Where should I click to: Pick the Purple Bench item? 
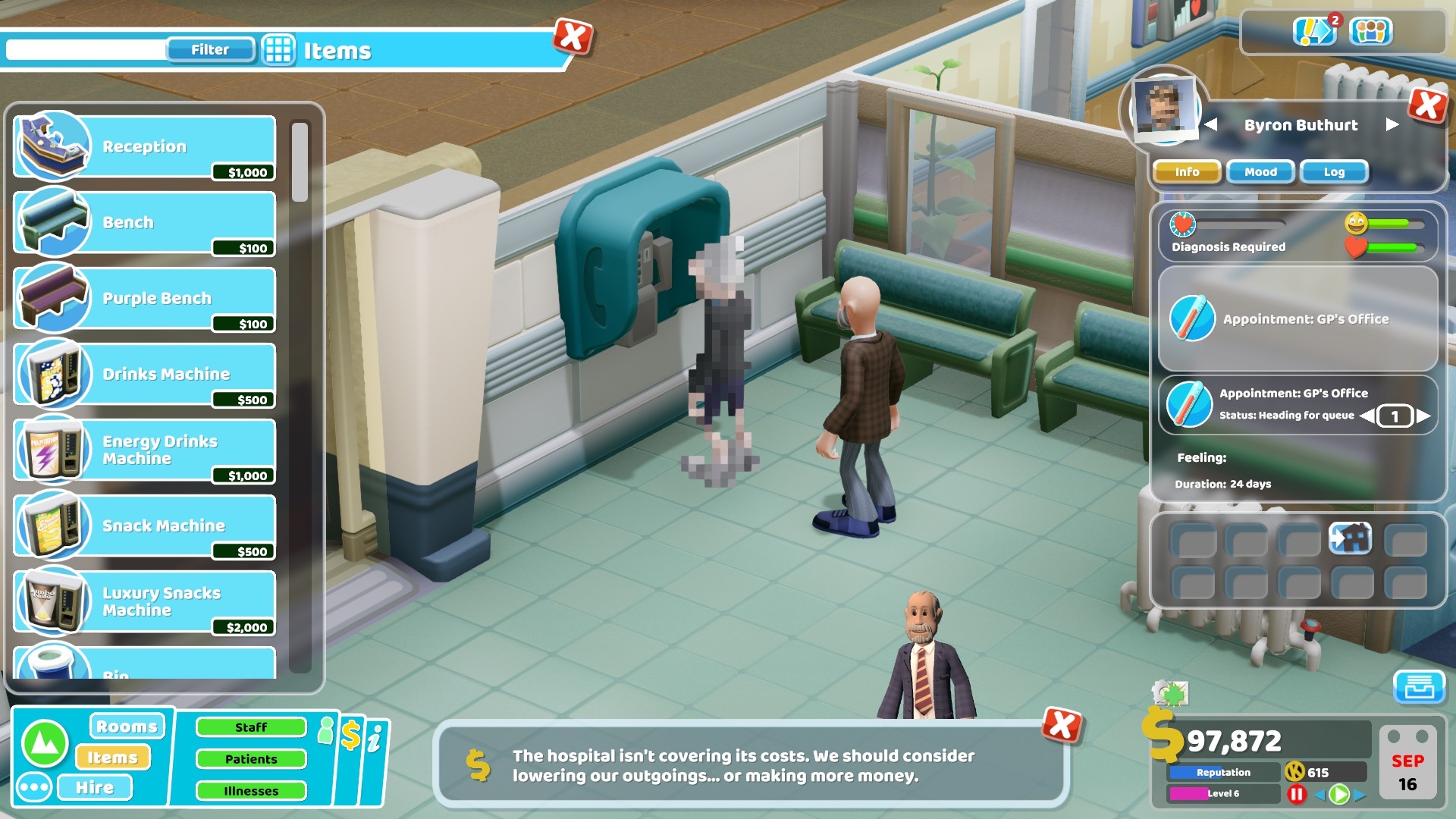[144, 299]
